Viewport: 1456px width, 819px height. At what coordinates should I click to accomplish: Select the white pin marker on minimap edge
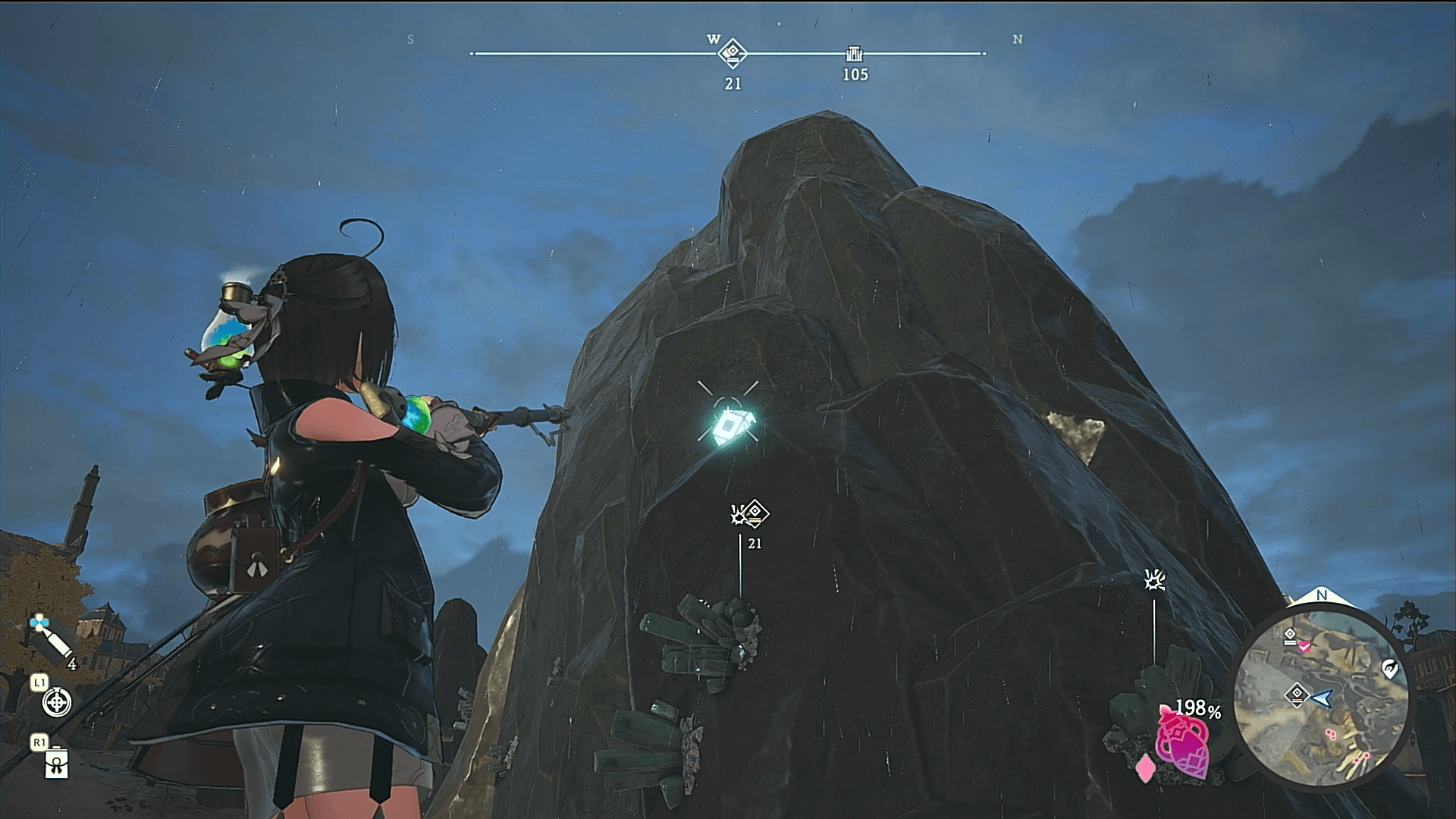click(x=1389, y=669)
